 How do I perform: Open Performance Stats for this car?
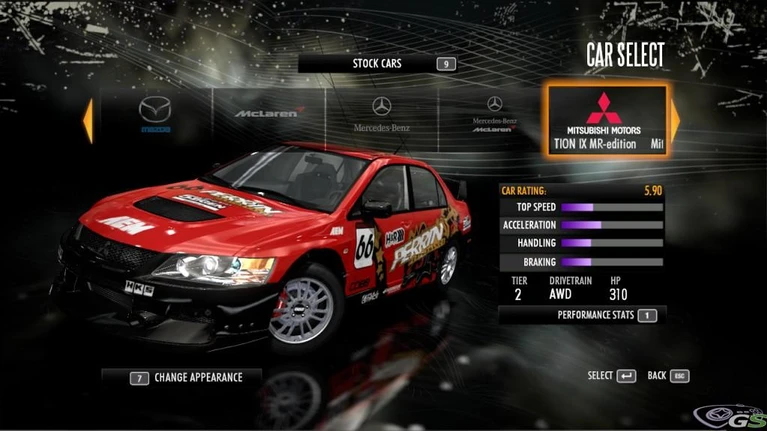click(x=596, y=315)
